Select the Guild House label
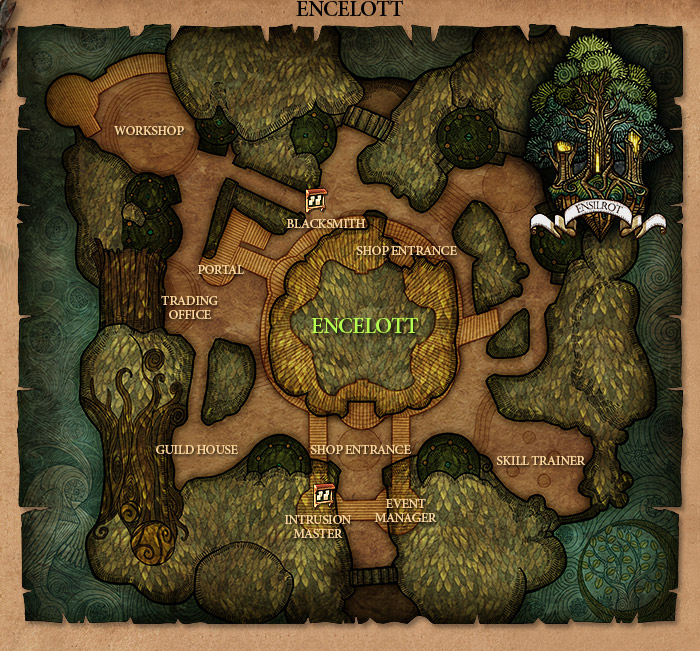 196,450
